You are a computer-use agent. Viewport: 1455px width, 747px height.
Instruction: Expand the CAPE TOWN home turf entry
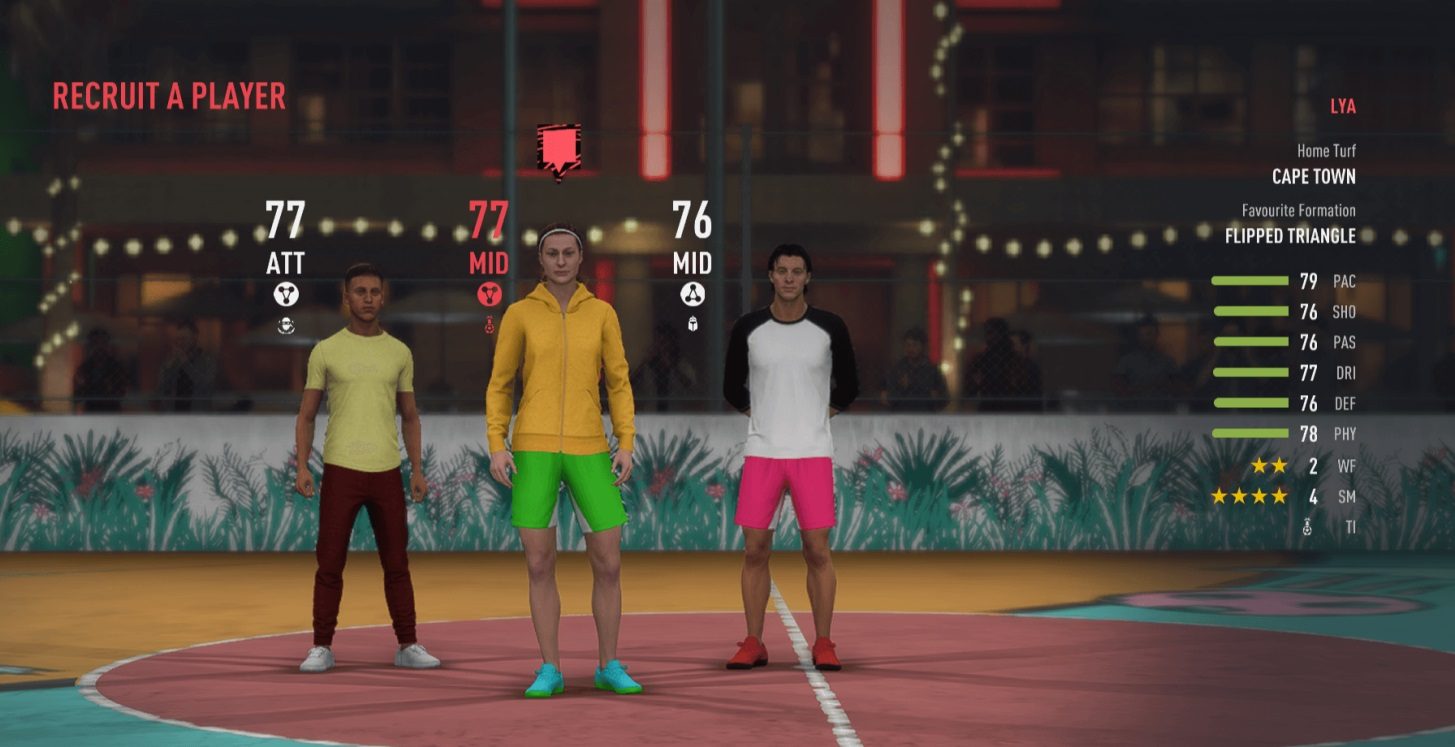pos(1314,176)
